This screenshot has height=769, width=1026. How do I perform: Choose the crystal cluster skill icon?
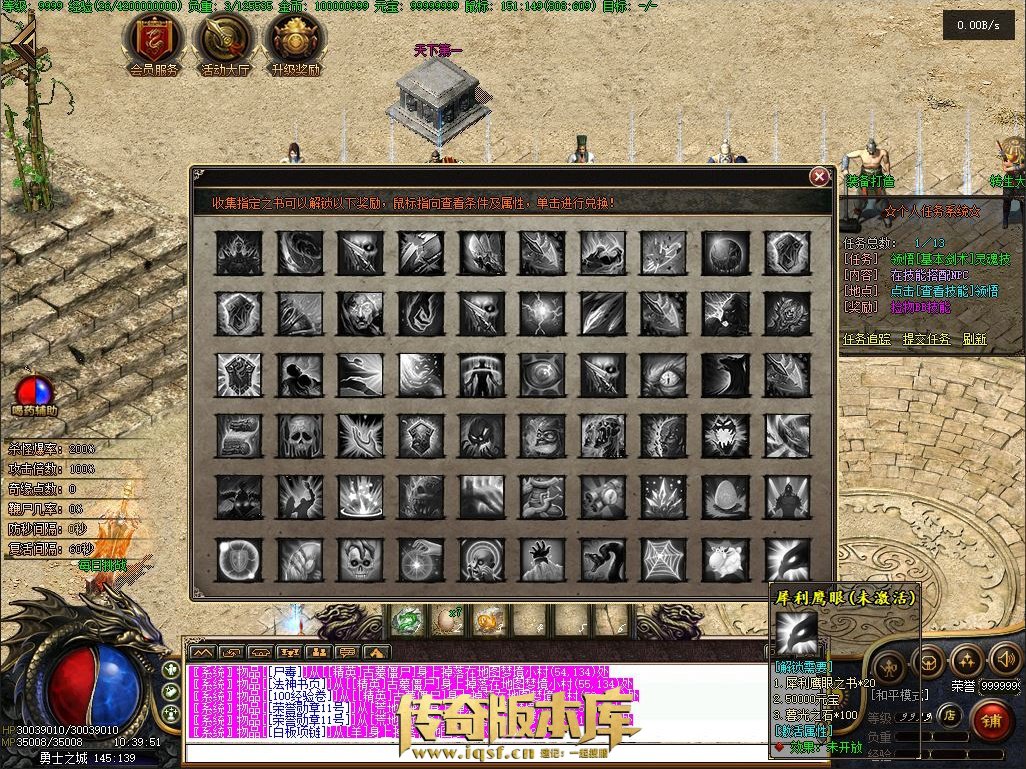pyautogui.click(x=663, y=498)
